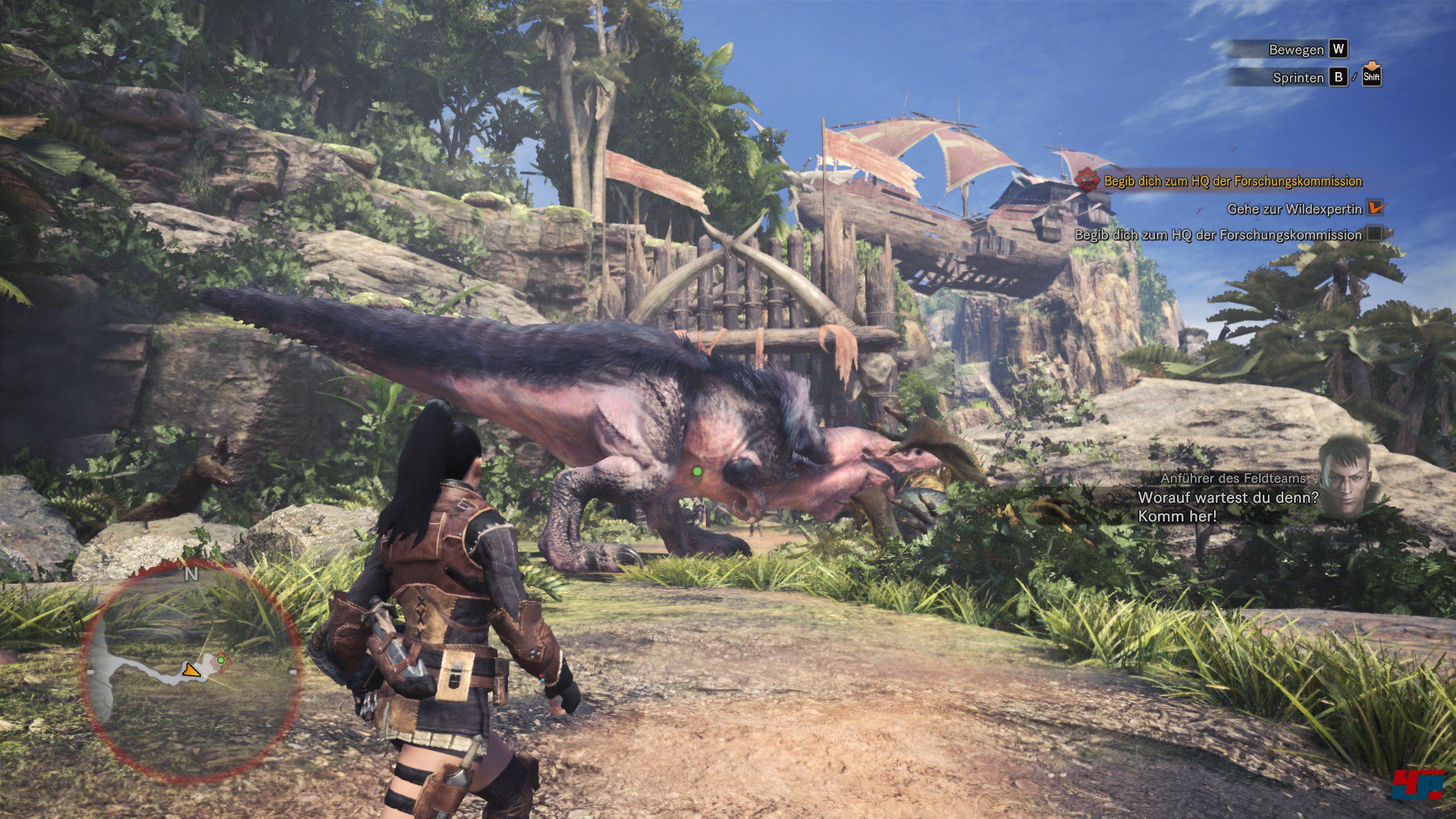Screen dimensions: 1456x819
Task: Click the completed objective 'Gehe zur Wildexpertin'
Action: coord(1294,209)
